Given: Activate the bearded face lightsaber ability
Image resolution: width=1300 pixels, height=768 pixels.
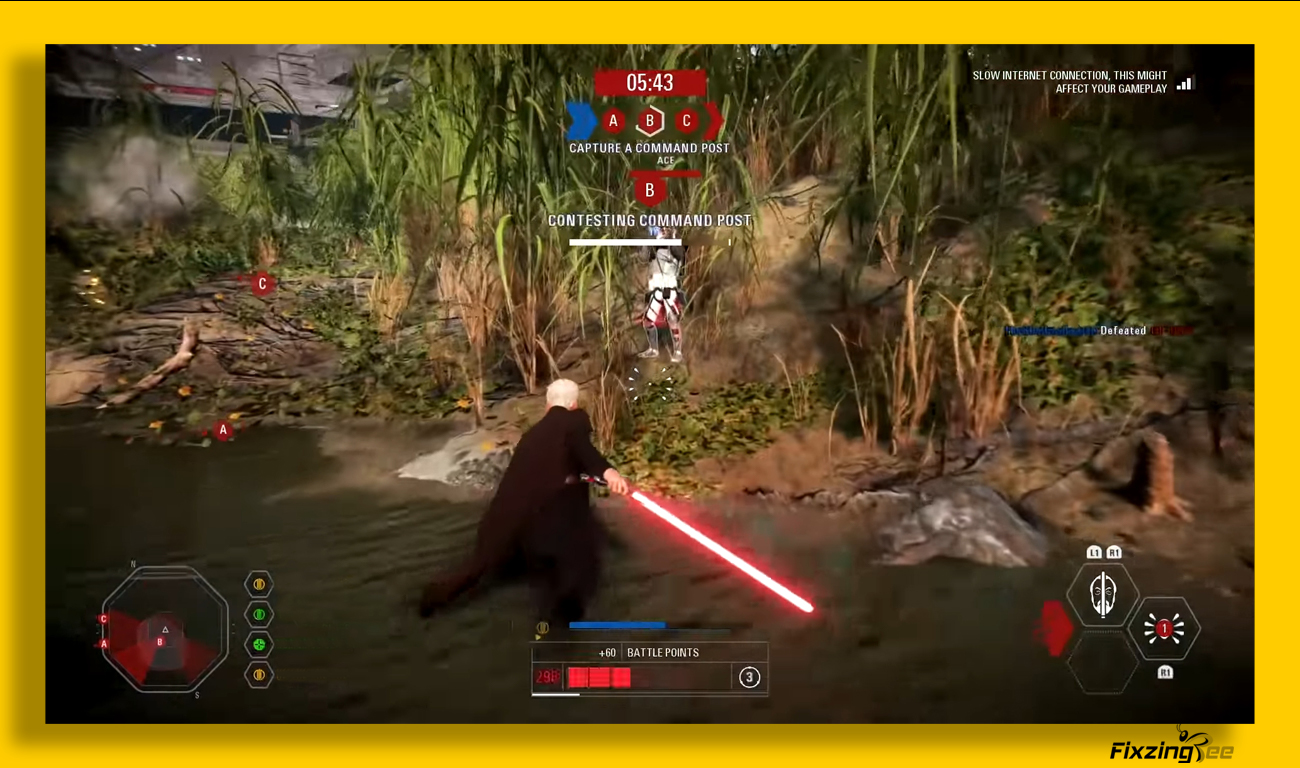Looking at the screenshot, I should 1102,594.
